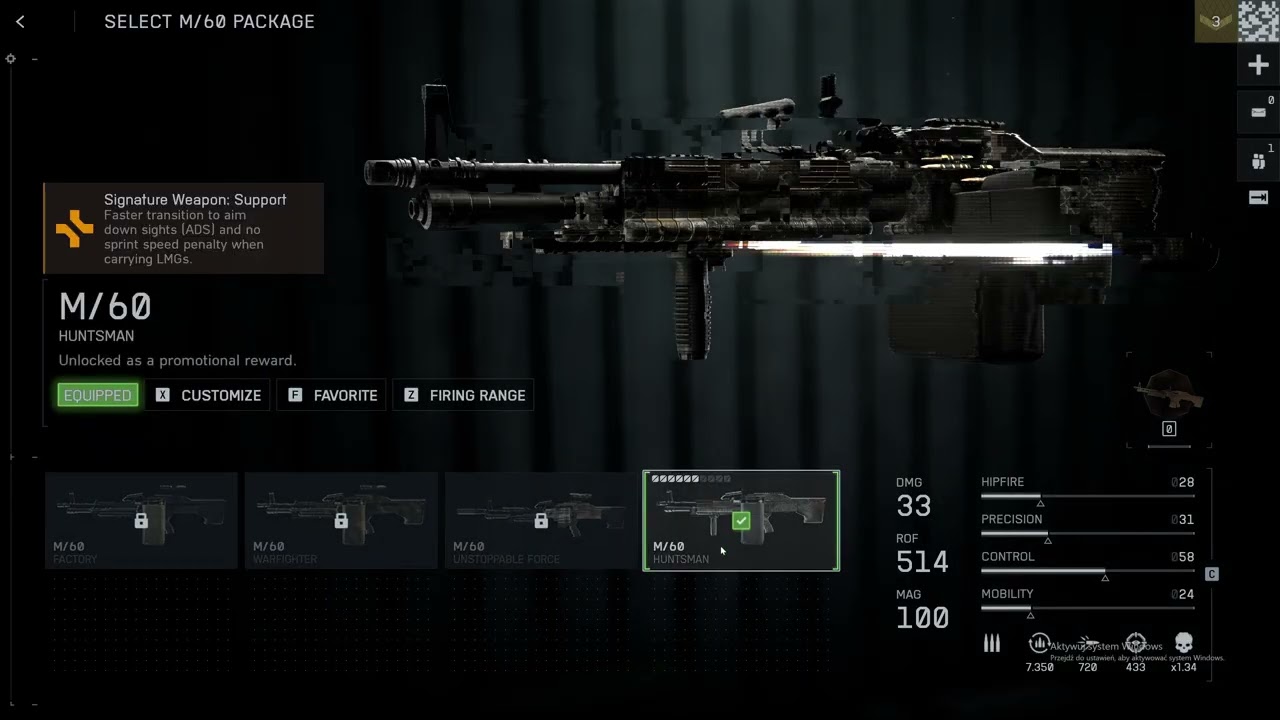
Task: Open the friends list icon
Action: (x=1258, y=160)
